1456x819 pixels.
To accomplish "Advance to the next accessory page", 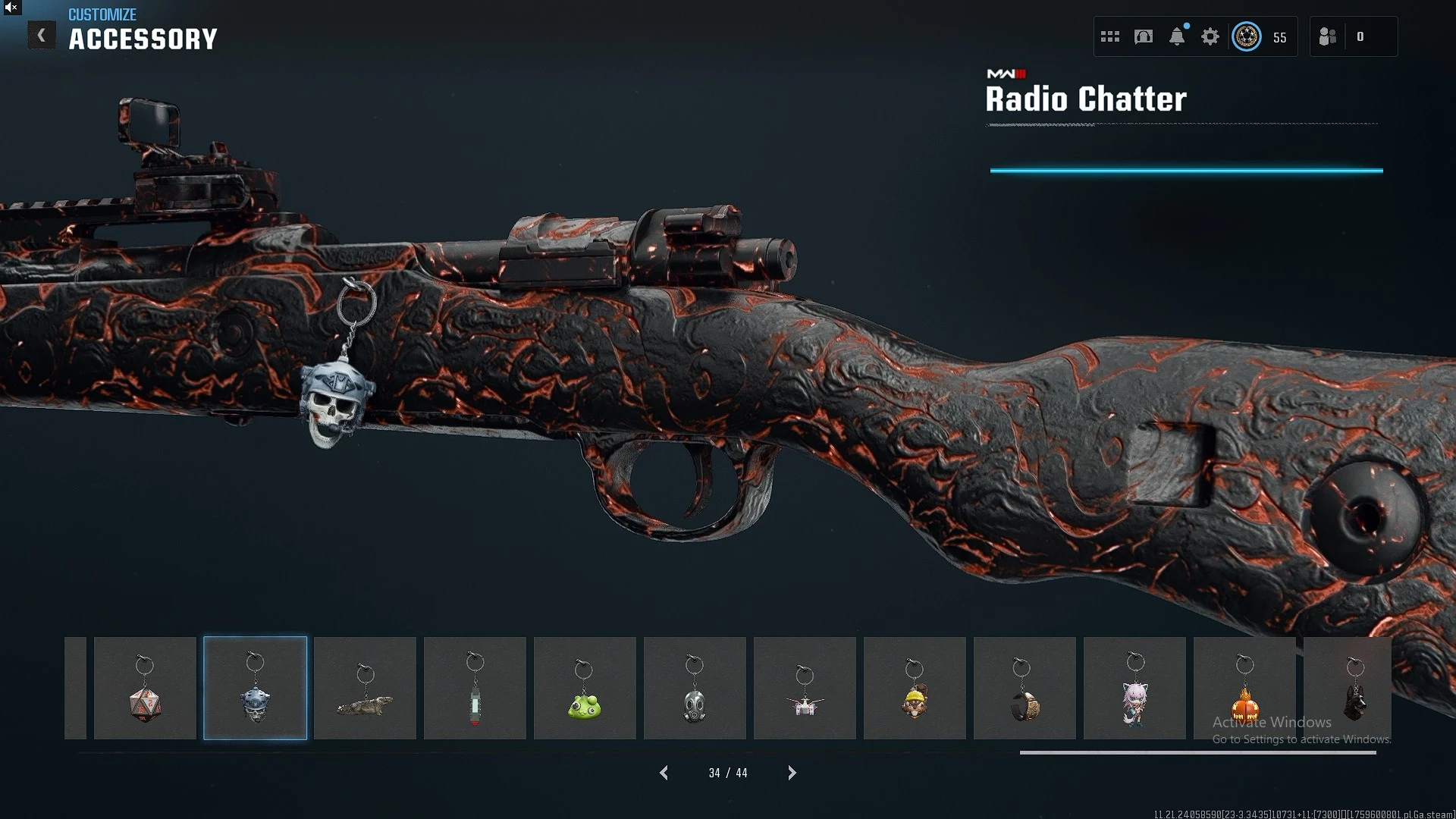I will (x=792, y=773).
